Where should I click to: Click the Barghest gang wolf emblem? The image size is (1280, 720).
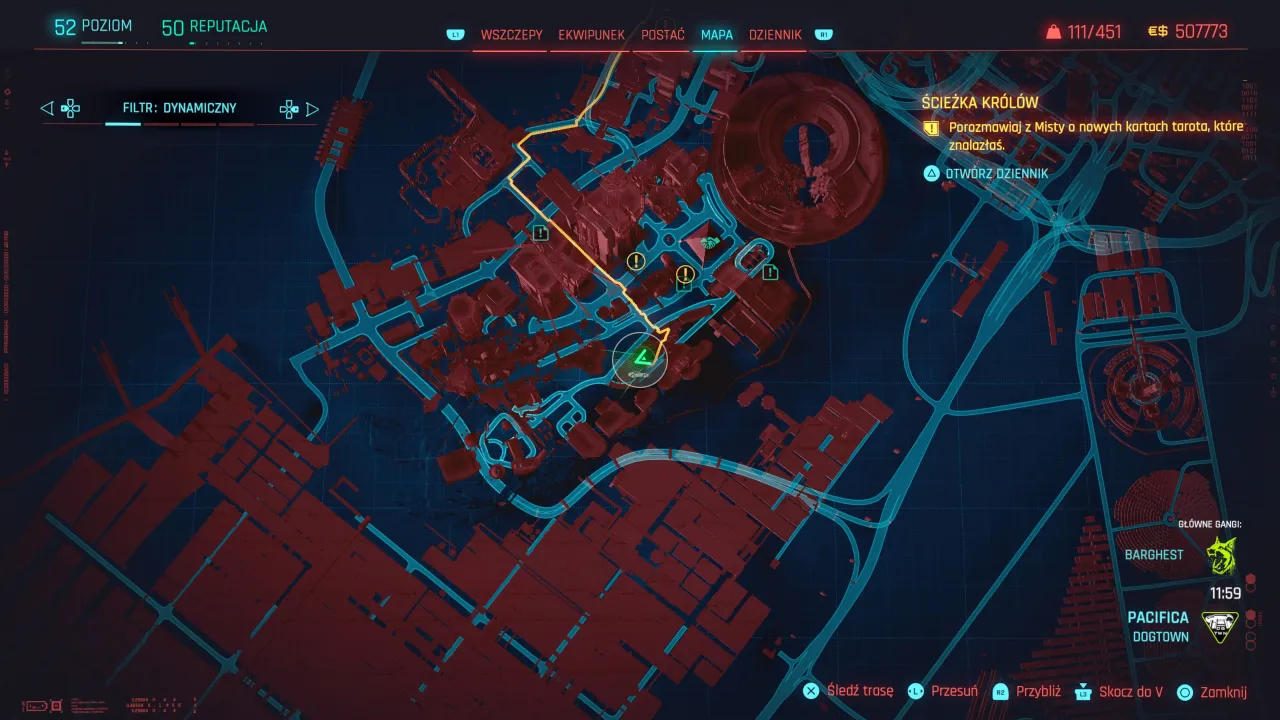tap(1222, 554)
